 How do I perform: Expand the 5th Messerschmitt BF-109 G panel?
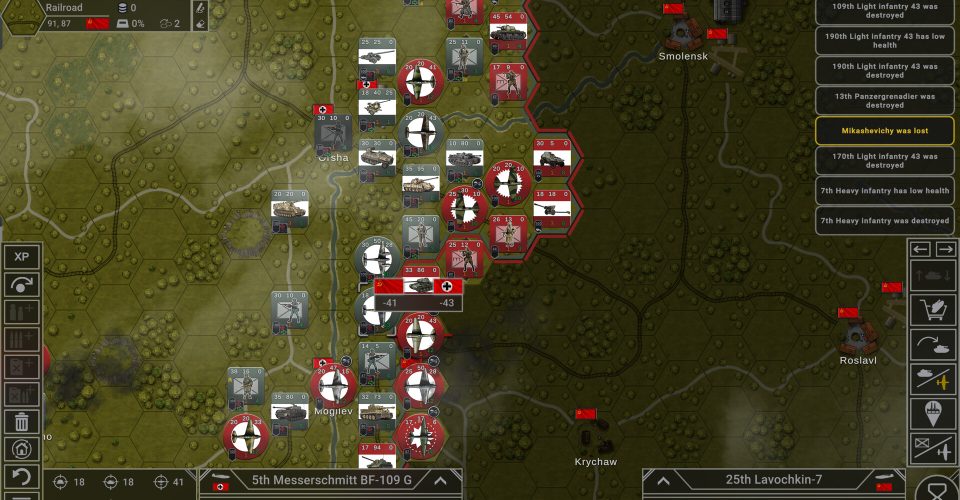439,481
